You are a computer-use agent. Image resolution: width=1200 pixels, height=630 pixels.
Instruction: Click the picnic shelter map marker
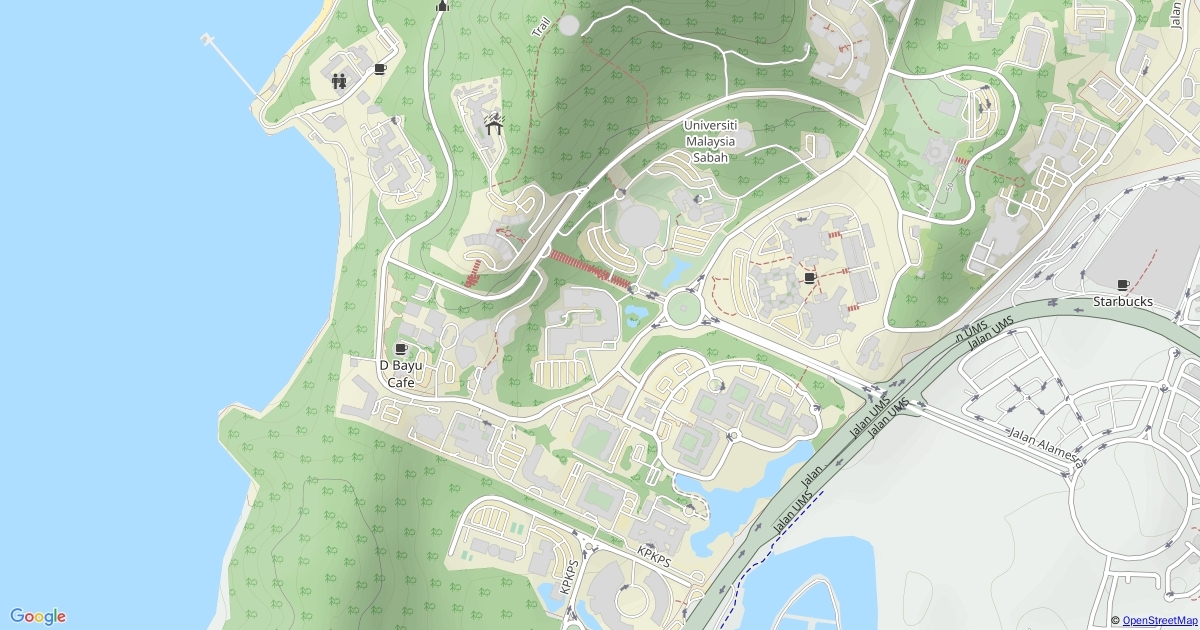[493, 125]
